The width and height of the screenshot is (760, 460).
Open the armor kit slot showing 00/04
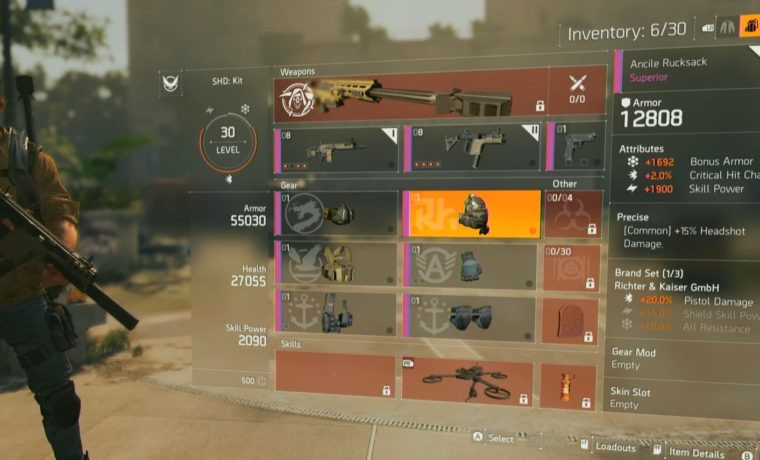click(x=573, y=214)
